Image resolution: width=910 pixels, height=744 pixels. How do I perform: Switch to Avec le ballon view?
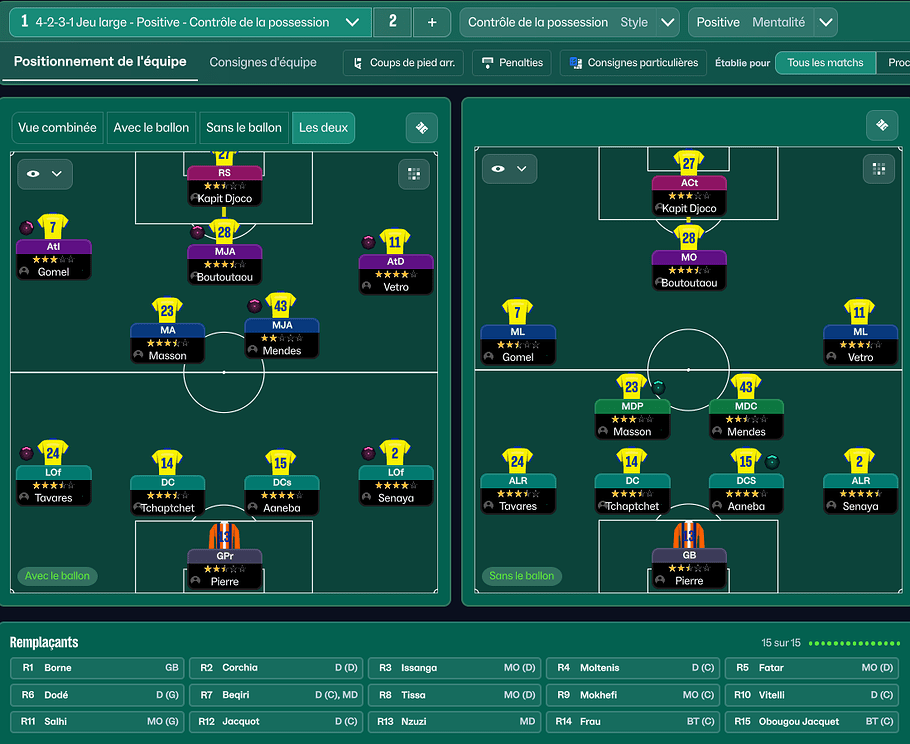(x=151, y=128)
